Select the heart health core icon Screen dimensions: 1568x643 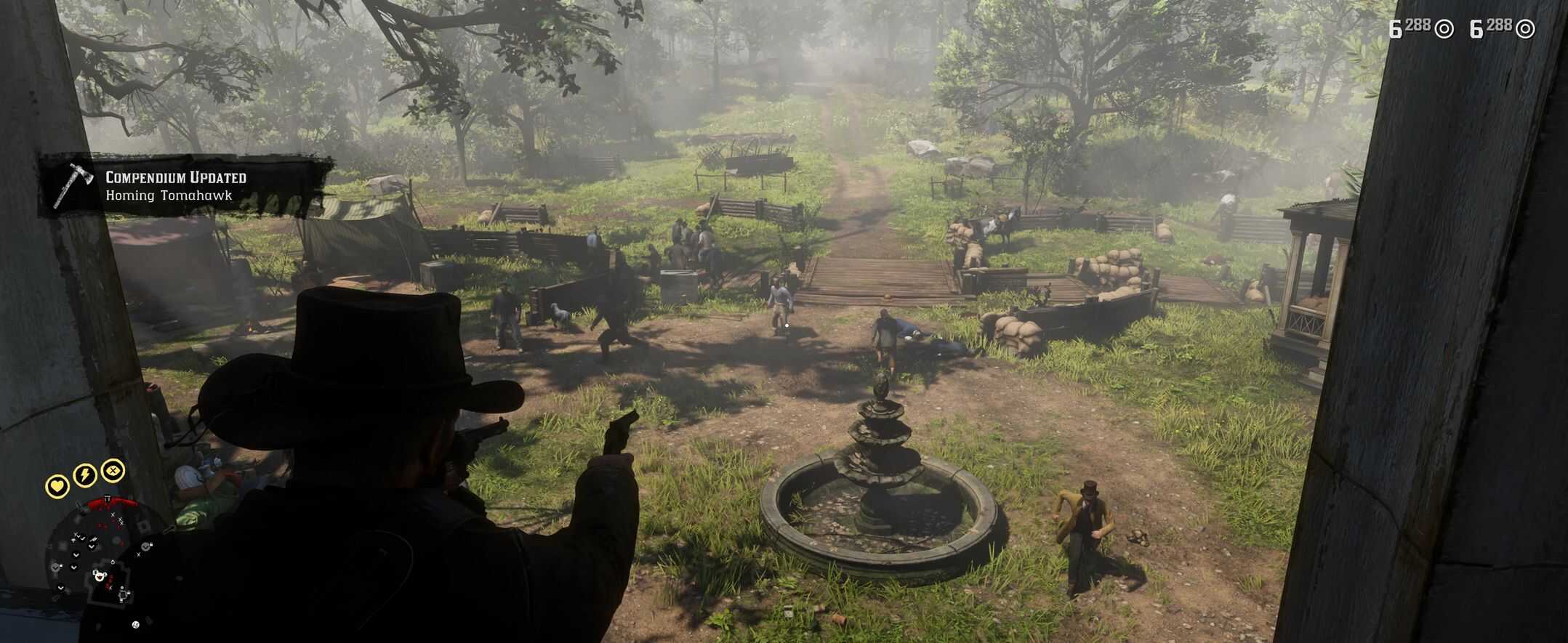tap(57, 485)
